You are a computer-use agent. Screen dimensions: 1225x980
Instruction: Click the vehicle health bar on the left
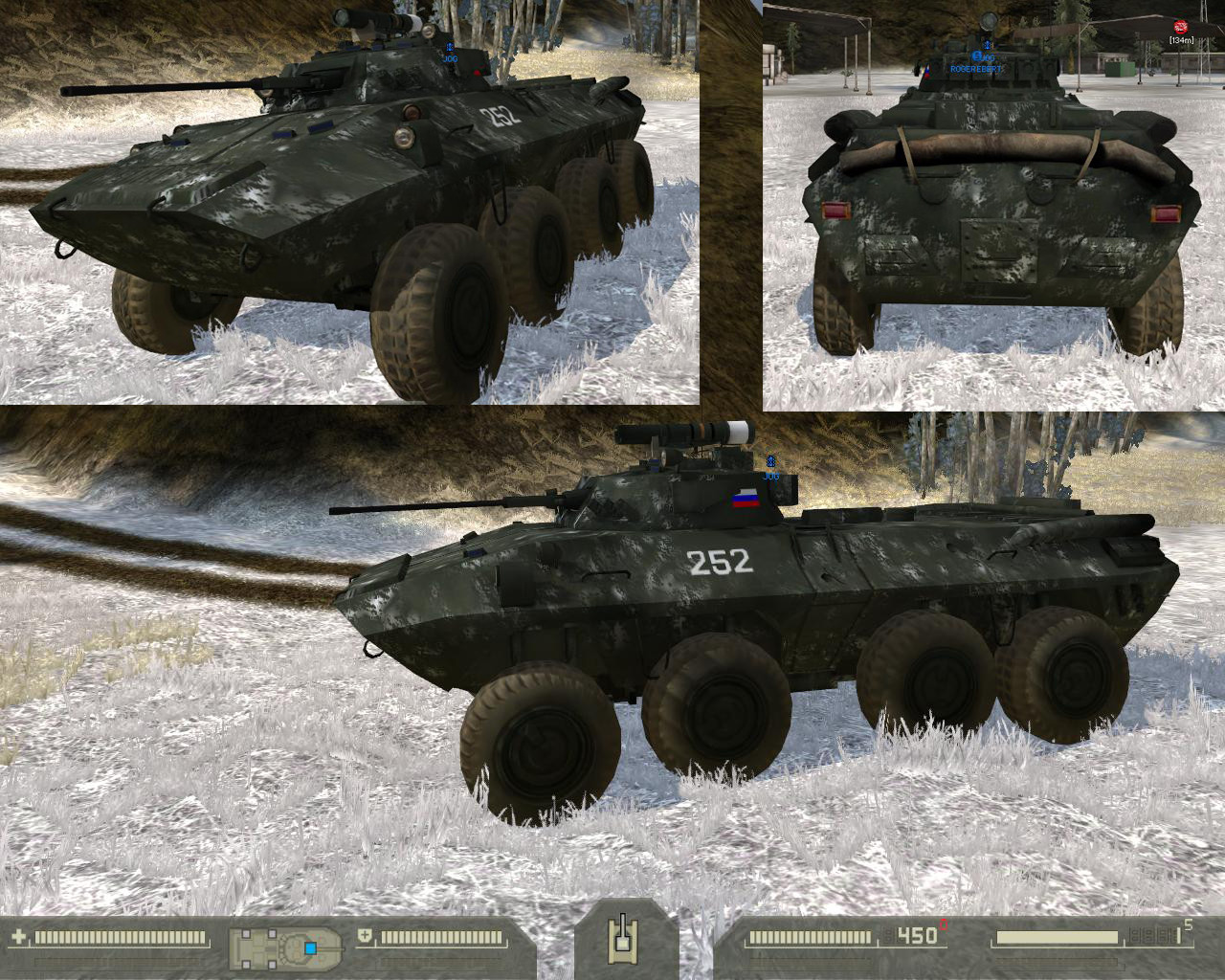(x=120, y=937)
